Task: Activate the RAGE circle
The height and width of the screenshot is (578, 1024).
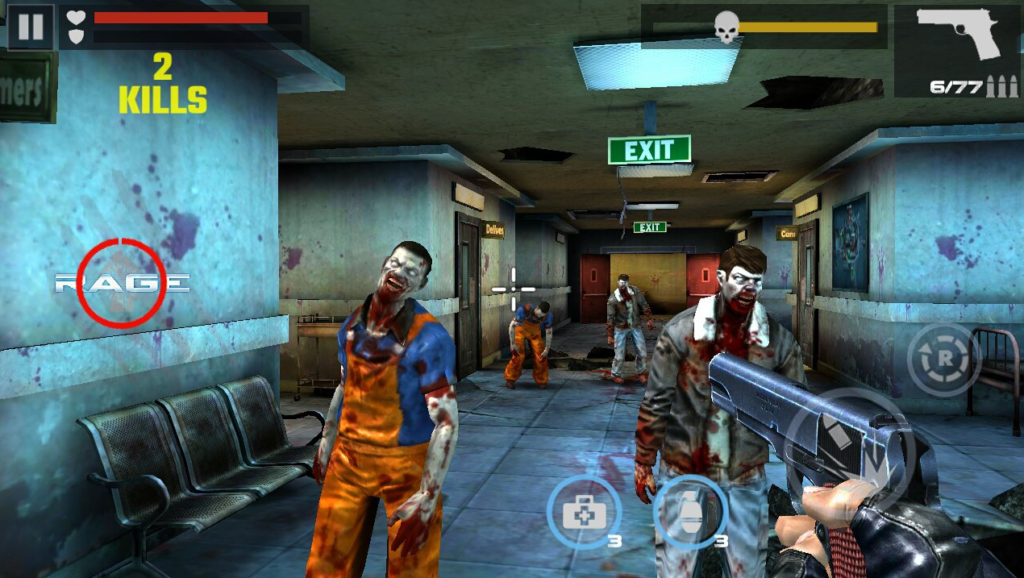Action: pyautogui.click(x=121, y=283)
